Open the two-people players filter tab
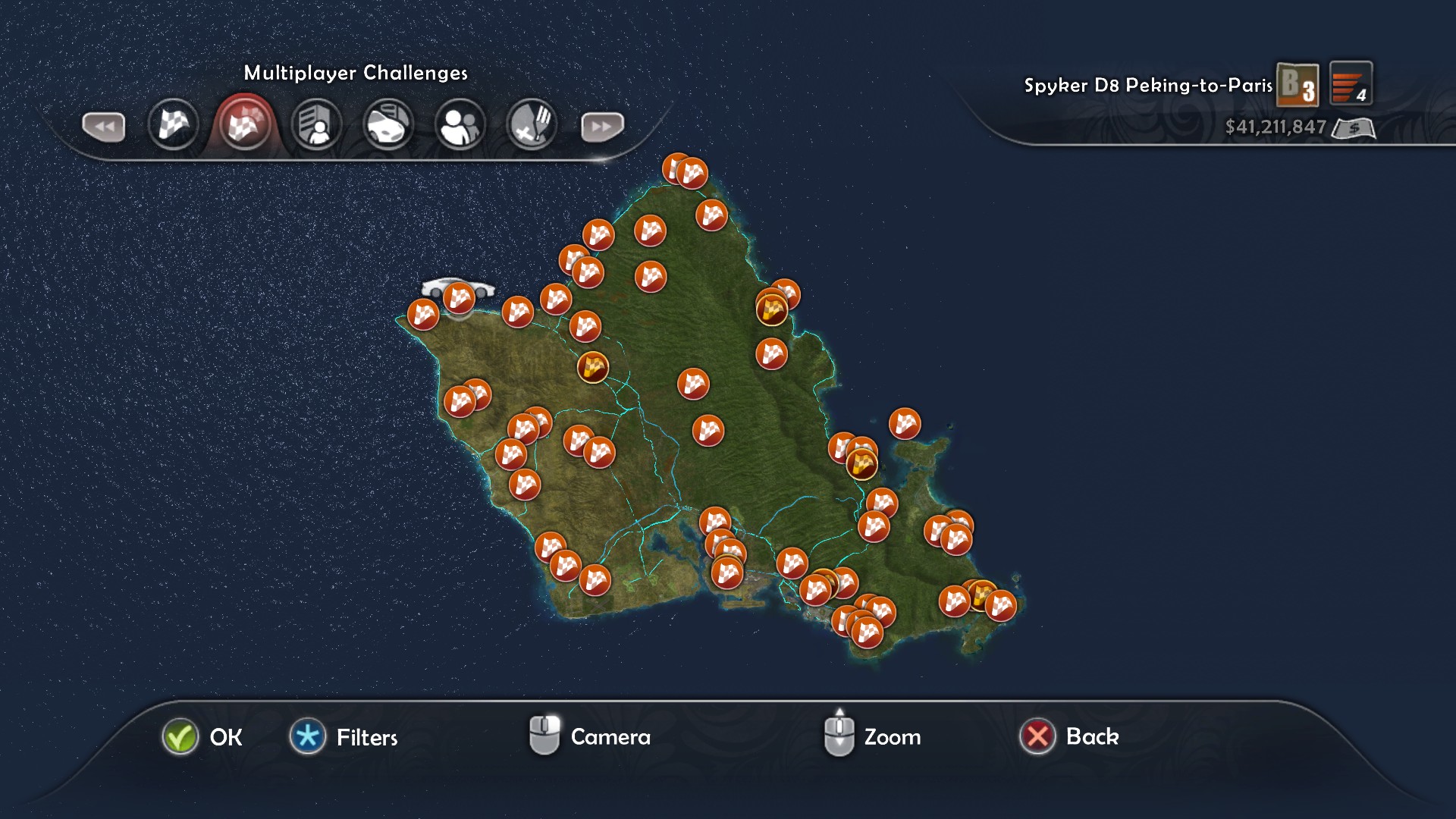1456x819 pixels. [x=460, y=125]
